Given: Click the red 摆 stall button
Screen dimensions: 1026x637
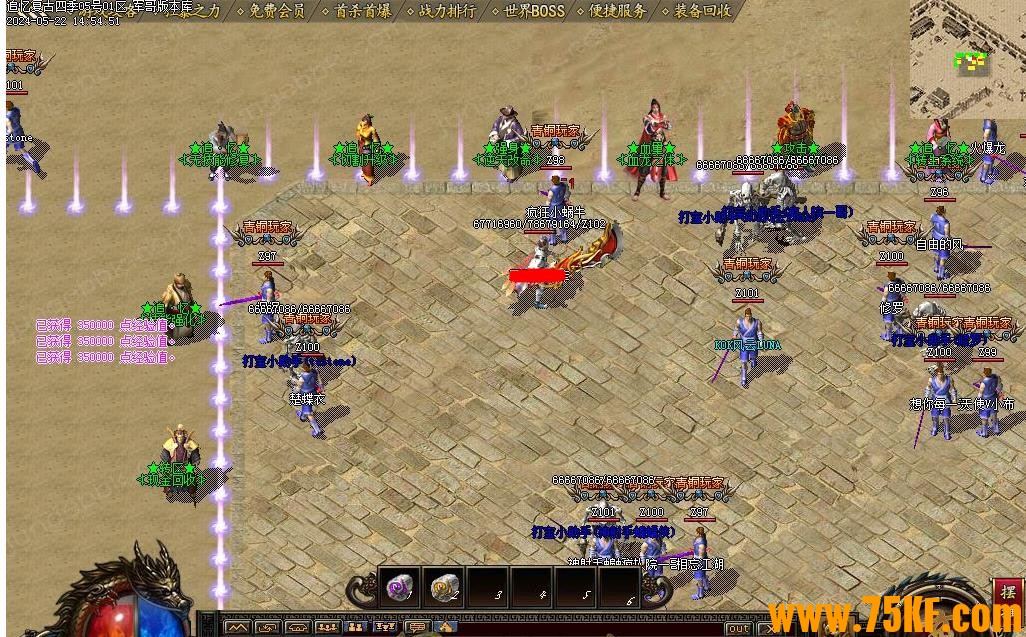Looking at the screenshot, I should [1007, 589].
